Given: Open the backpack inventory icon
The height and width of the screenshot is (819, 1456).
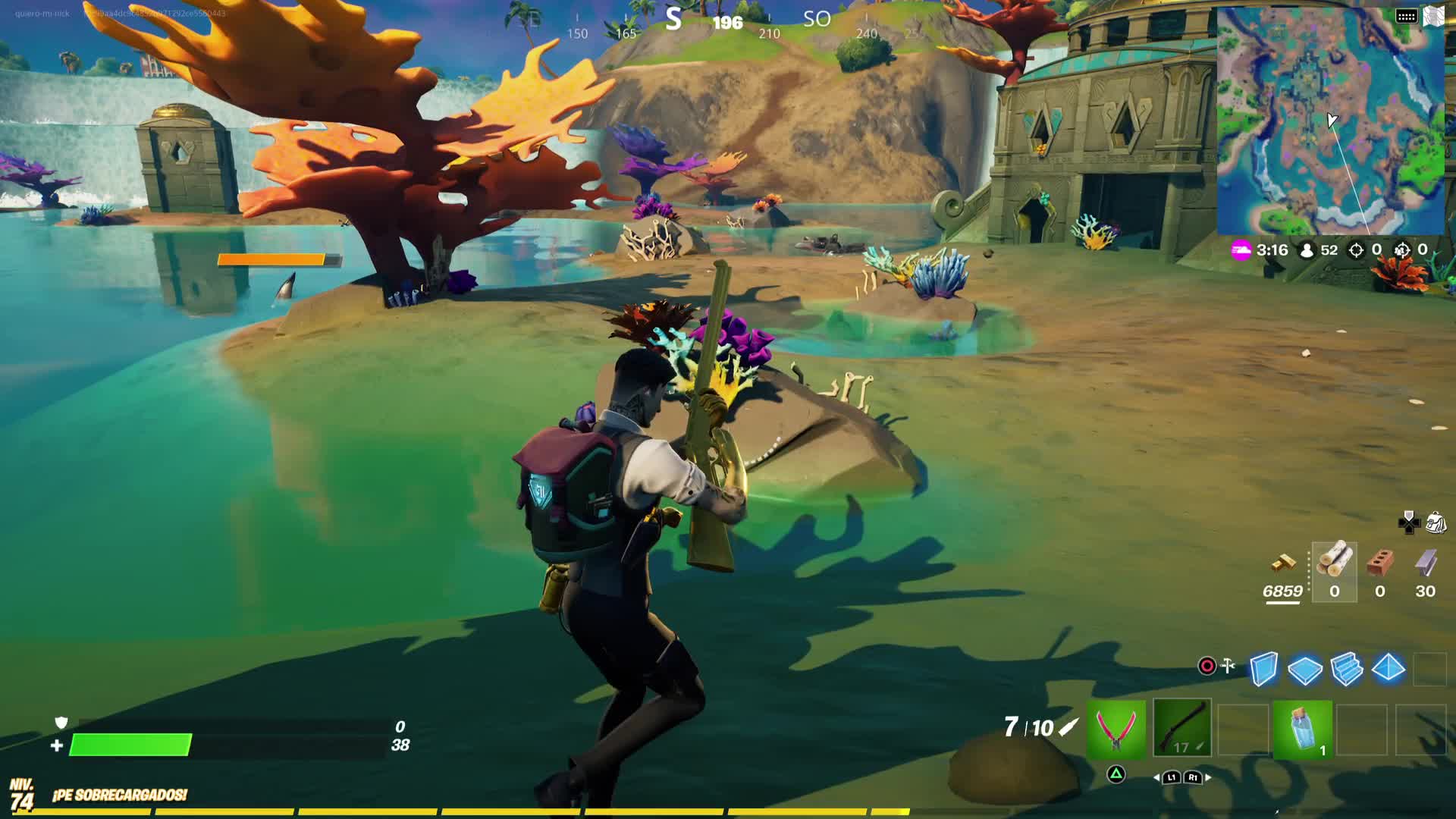Looking at the screenshot, I should tap(1435, 522).
